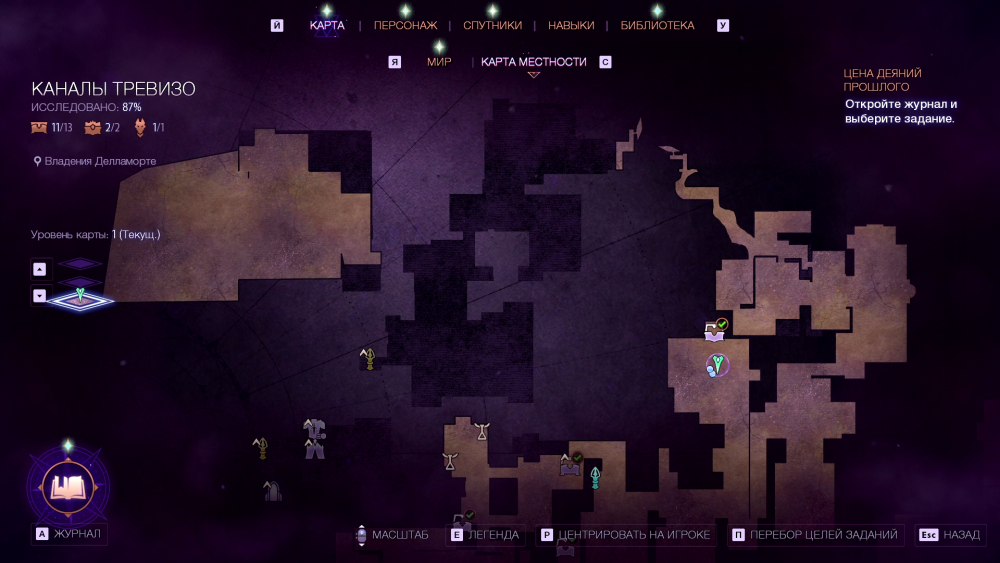Open the Журнал journal book icon

click(68, 487)
